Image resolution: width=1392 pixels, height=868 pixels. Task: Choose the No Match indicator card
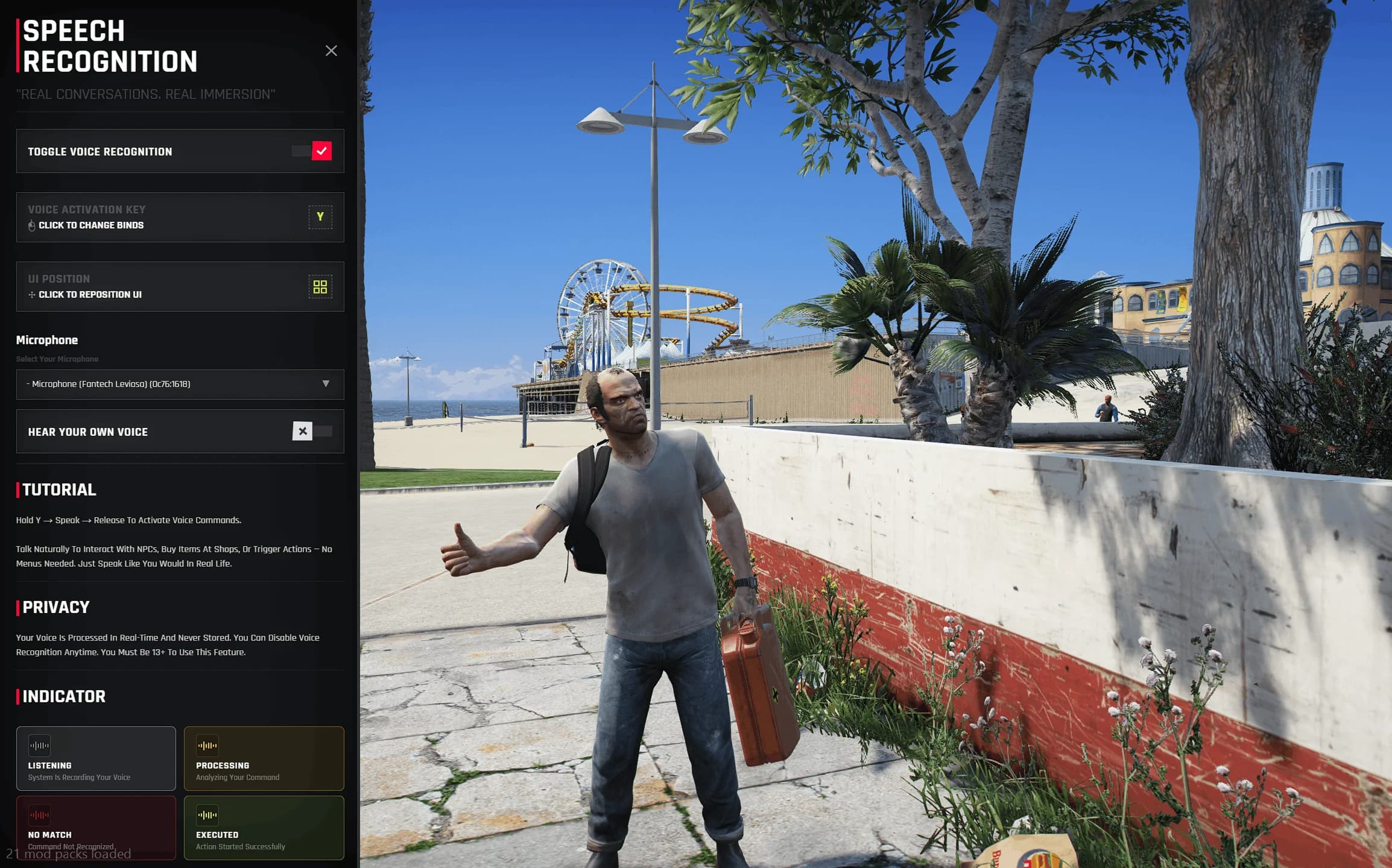pos(96,827)
